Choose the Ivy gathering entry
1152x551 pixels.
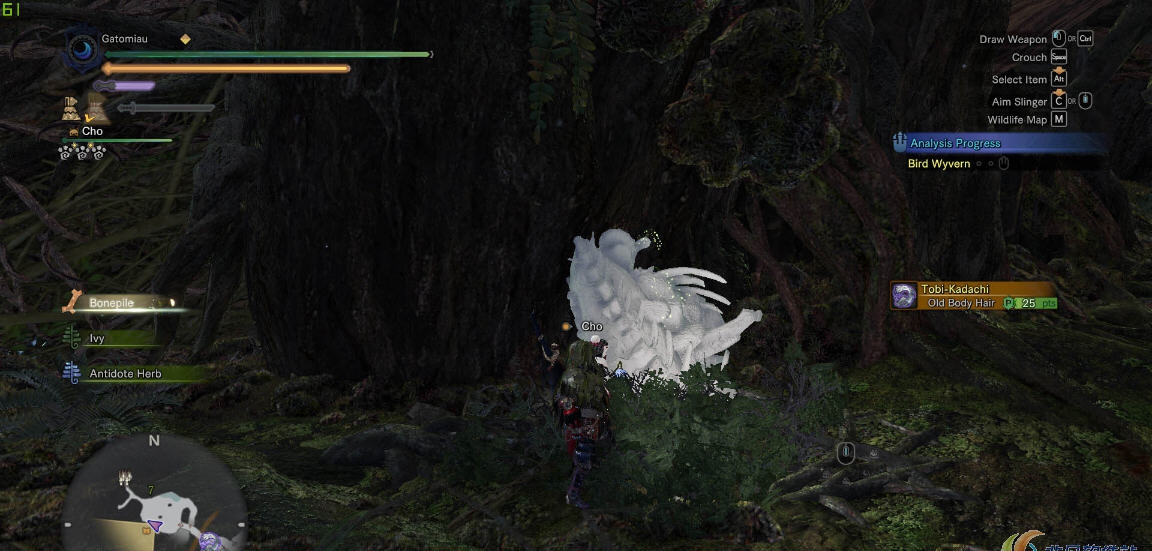[x=97, y=338]
